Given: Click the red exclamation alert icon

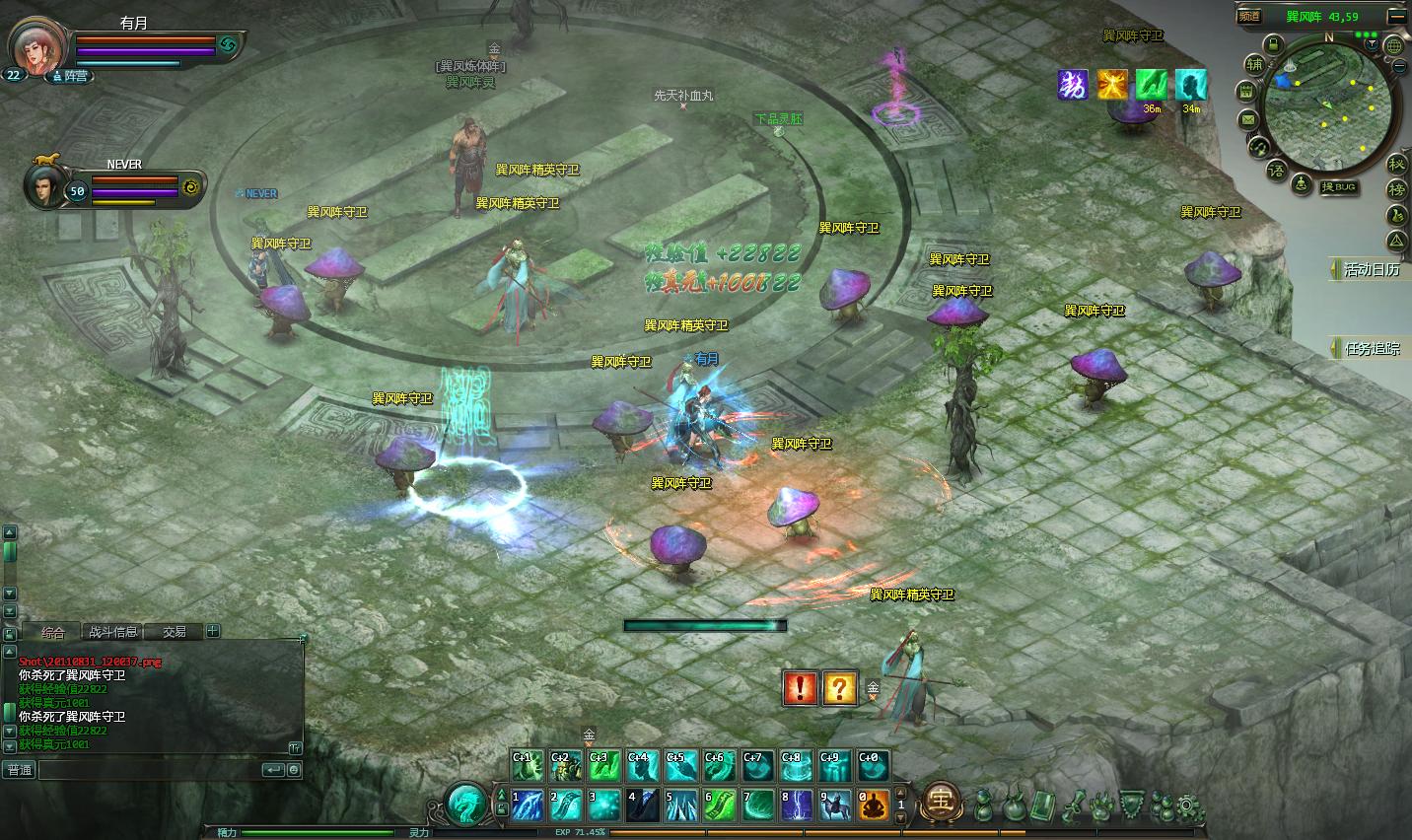Looking at the screenshot, I should pyautogui.click(x=800, y=687).
